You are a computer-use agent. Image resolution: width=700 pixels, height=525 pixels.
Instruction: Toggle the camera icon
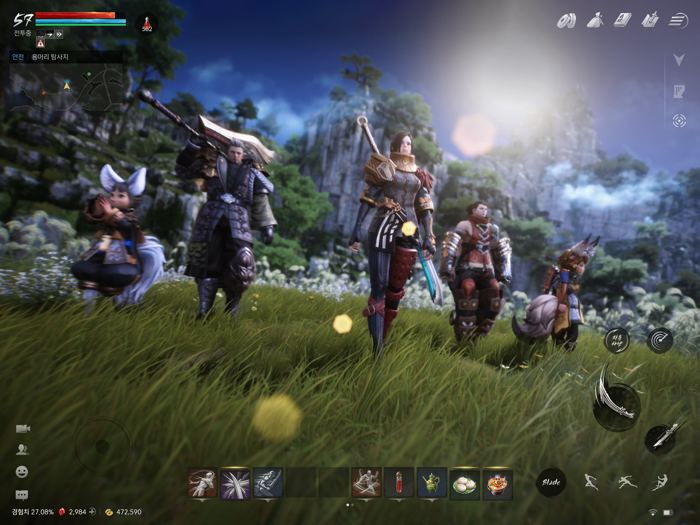click(22, 428)
